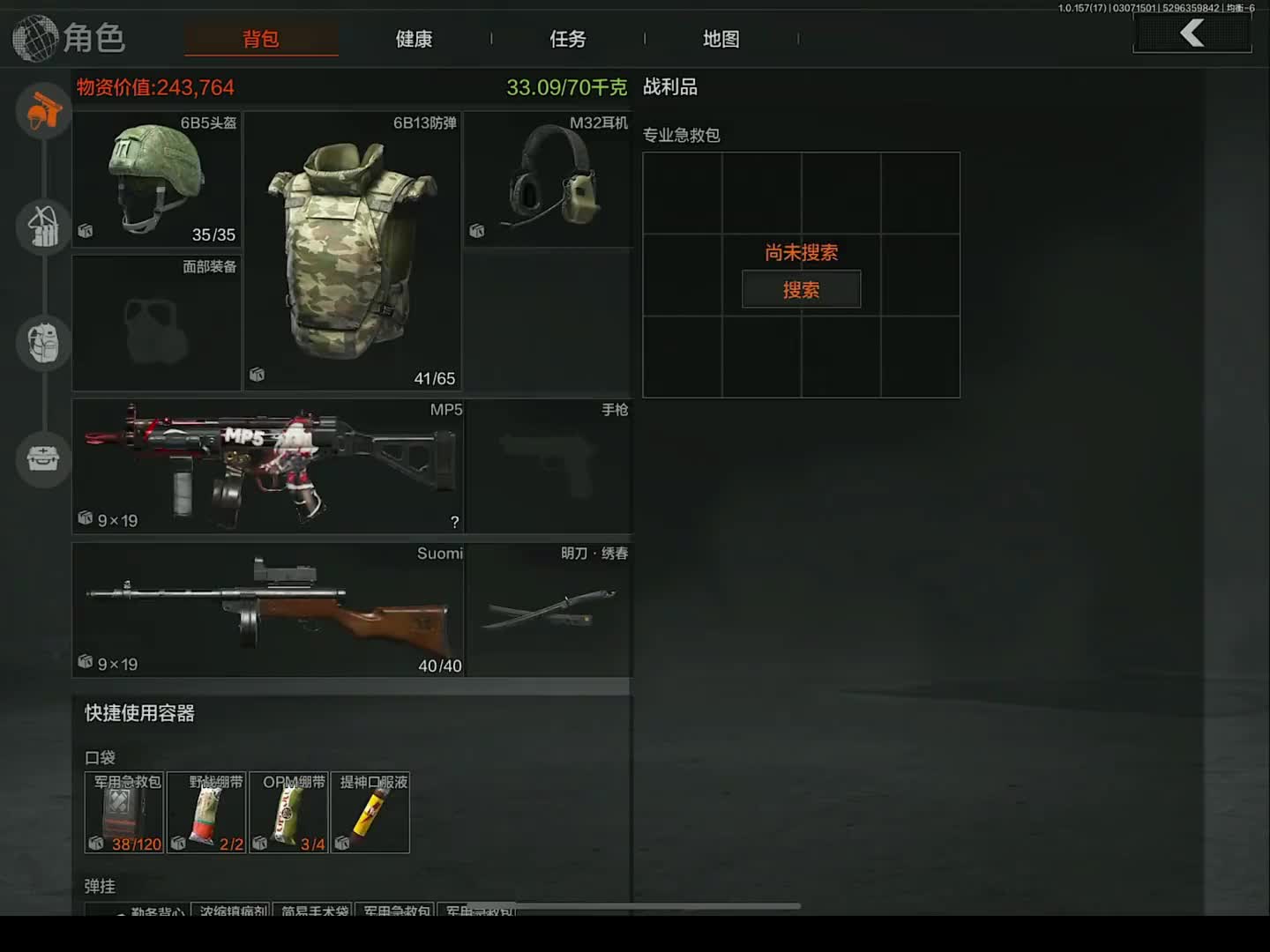Image resolution: width=1270 pixels, height=952 pixels.
Task: Switch to the 地图 map tab
Action: pos(721,39)
